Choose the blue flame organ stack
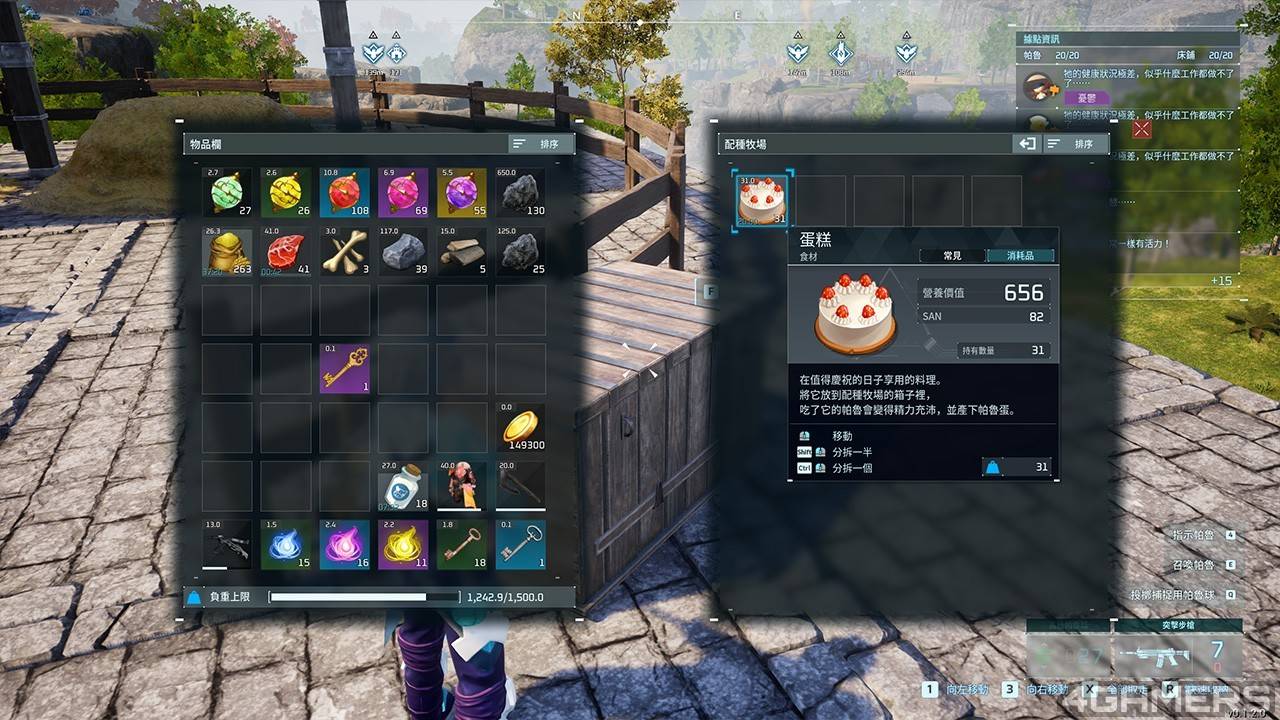The width and height of the screenshot is (1280, 720). click(x=286, y=545)
